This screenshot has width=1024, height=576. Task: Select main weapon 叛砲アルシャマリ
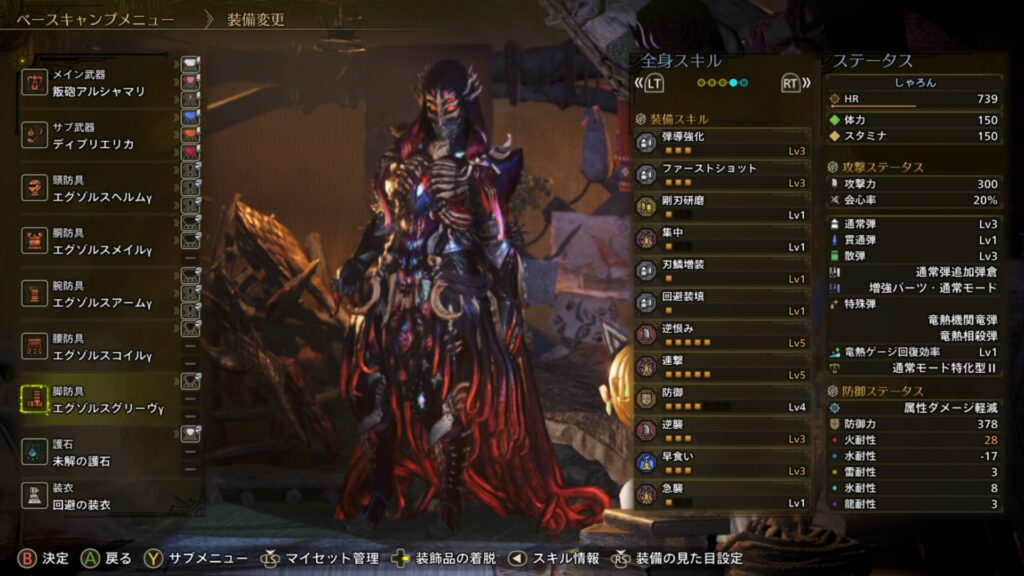click(x=98, y=83)
